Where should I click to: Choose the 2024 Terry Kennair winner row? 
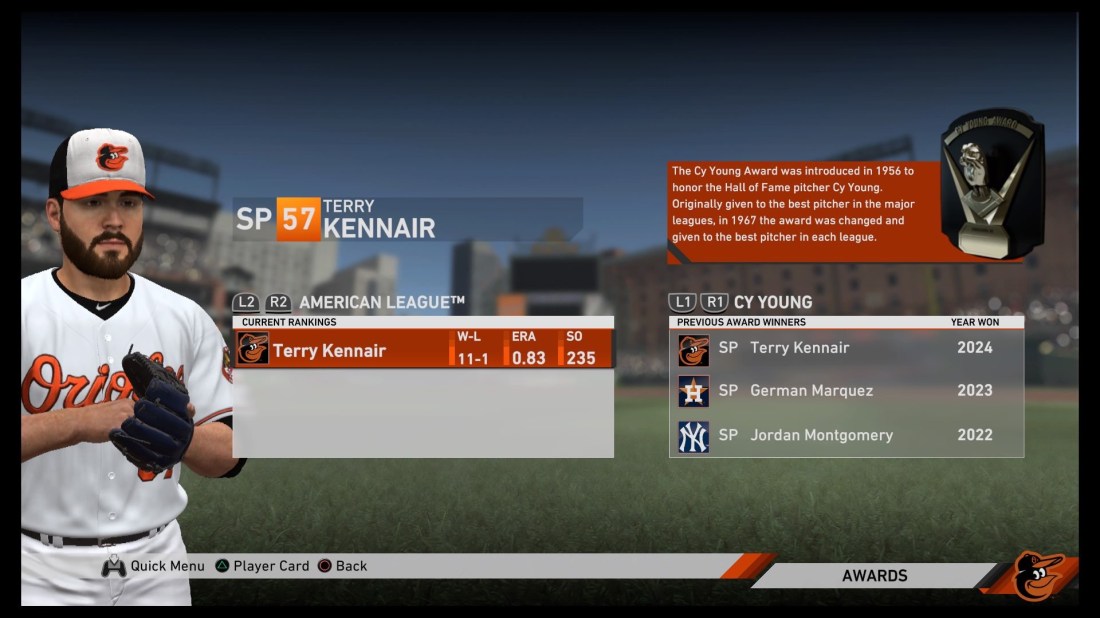click(846, 348)
